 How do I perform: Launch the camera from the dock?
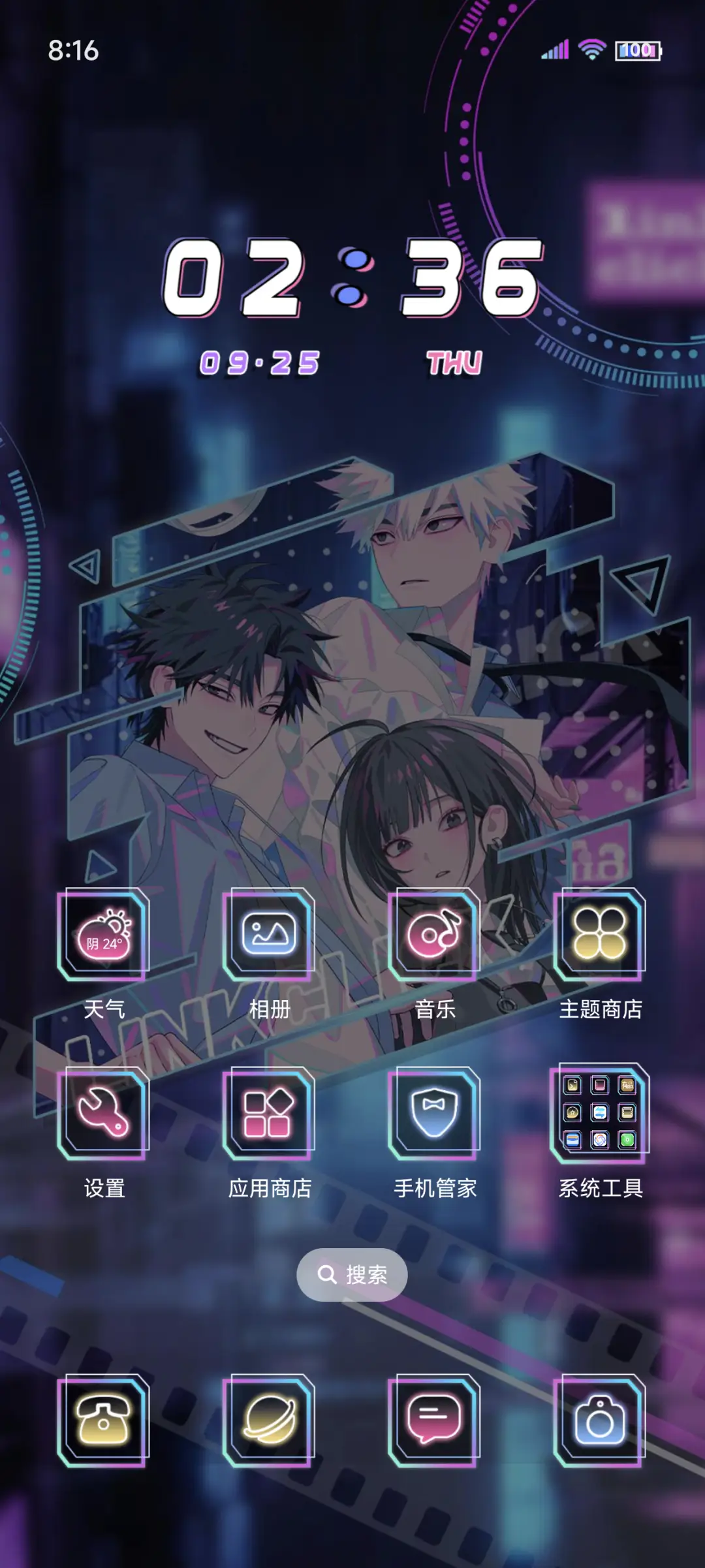tap(600, 1420)
